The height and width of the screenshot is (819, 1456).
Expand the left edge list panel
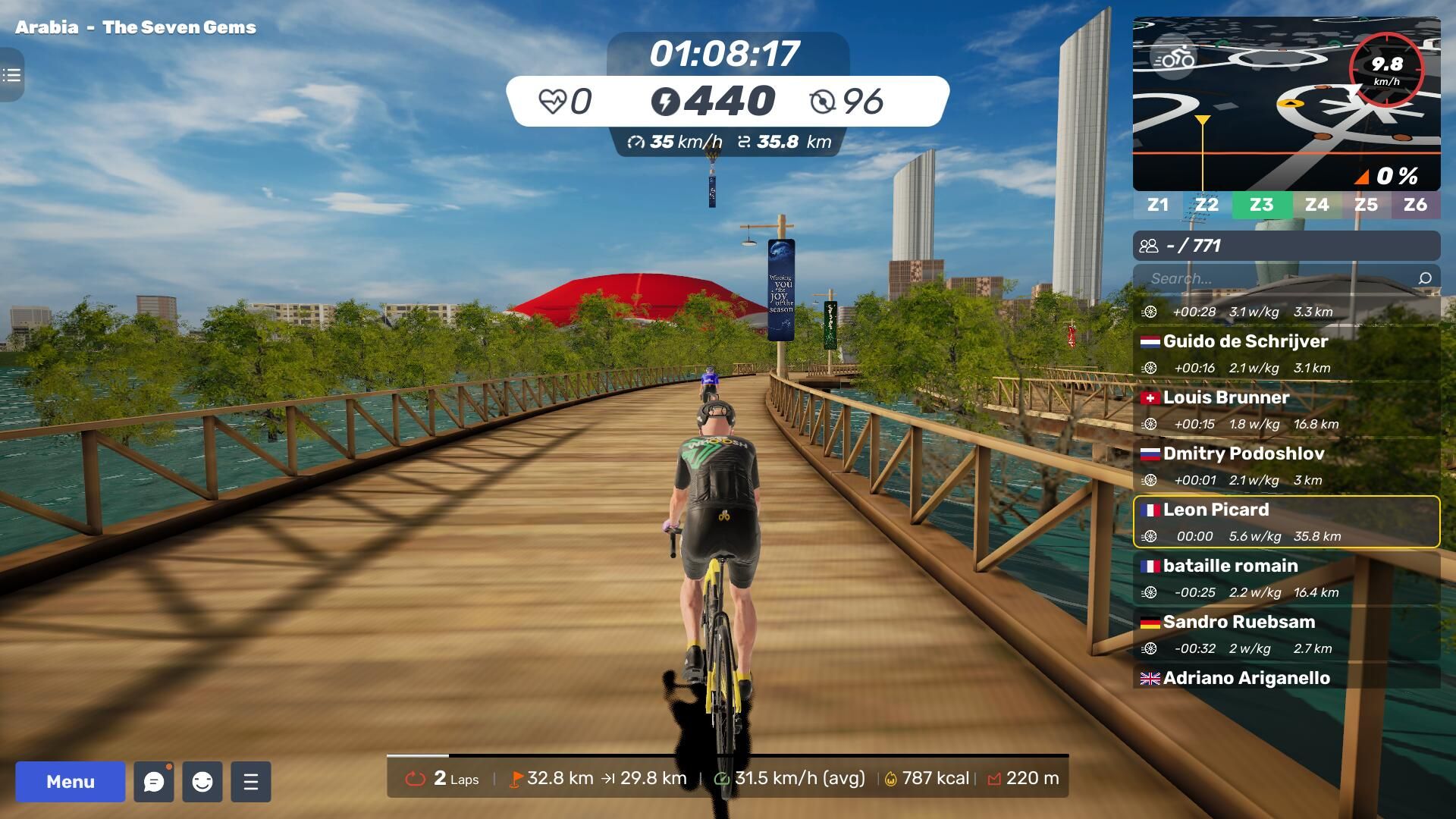[11, 75]
